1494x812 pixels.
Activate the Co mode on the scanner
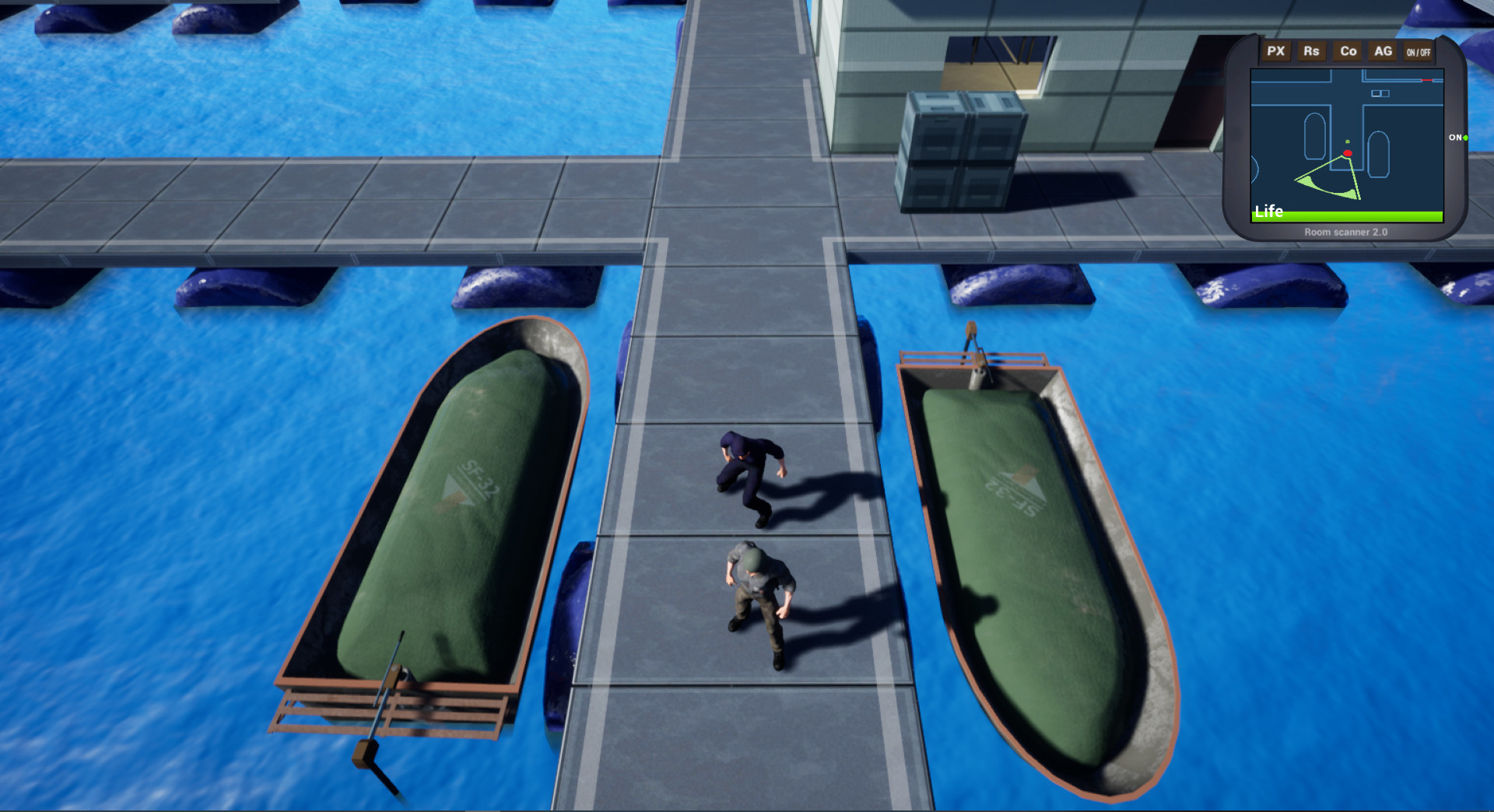pos(1347,51)
